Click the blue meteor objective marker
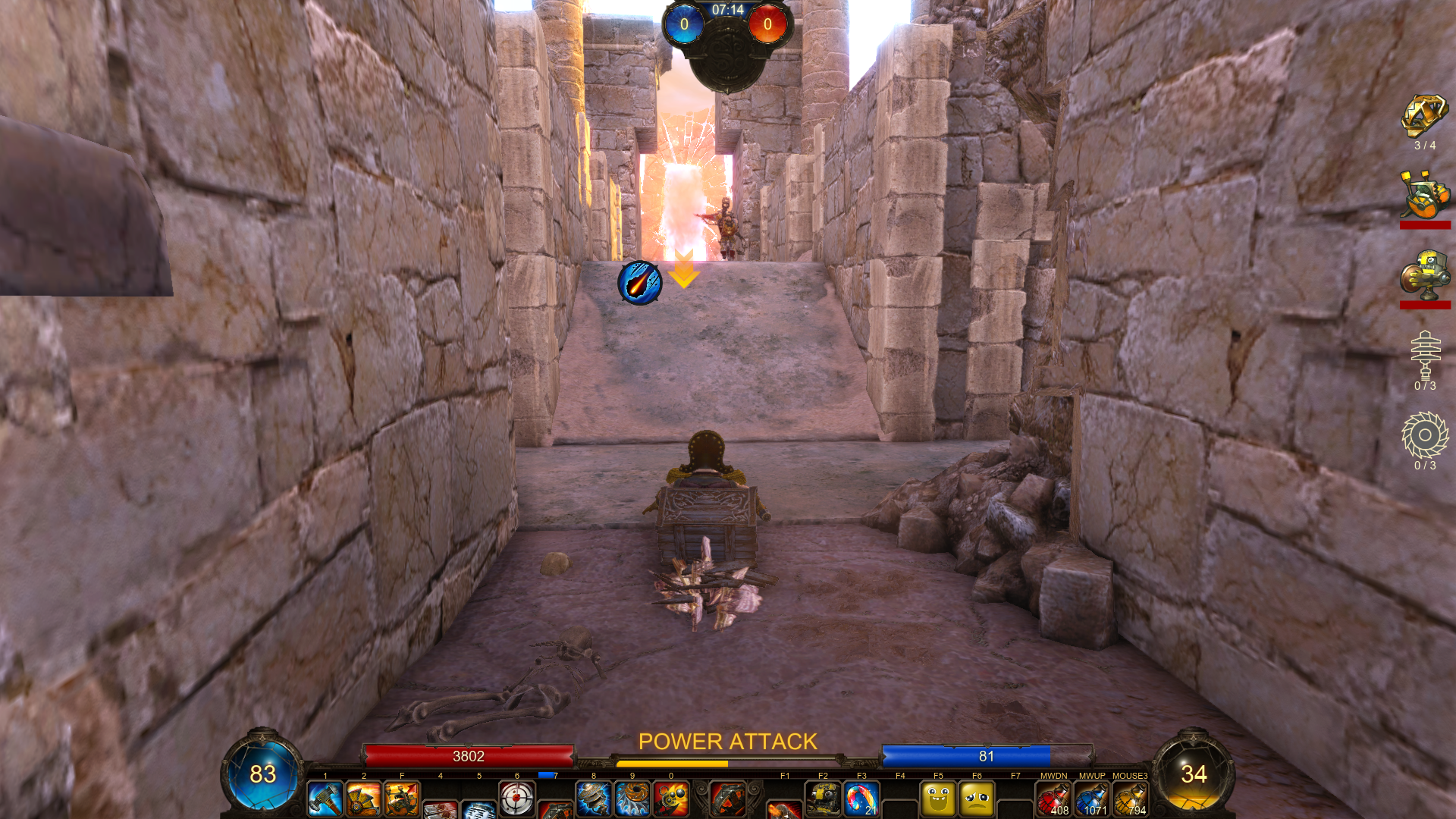The image size is (1456, 819). coord(640,283)
